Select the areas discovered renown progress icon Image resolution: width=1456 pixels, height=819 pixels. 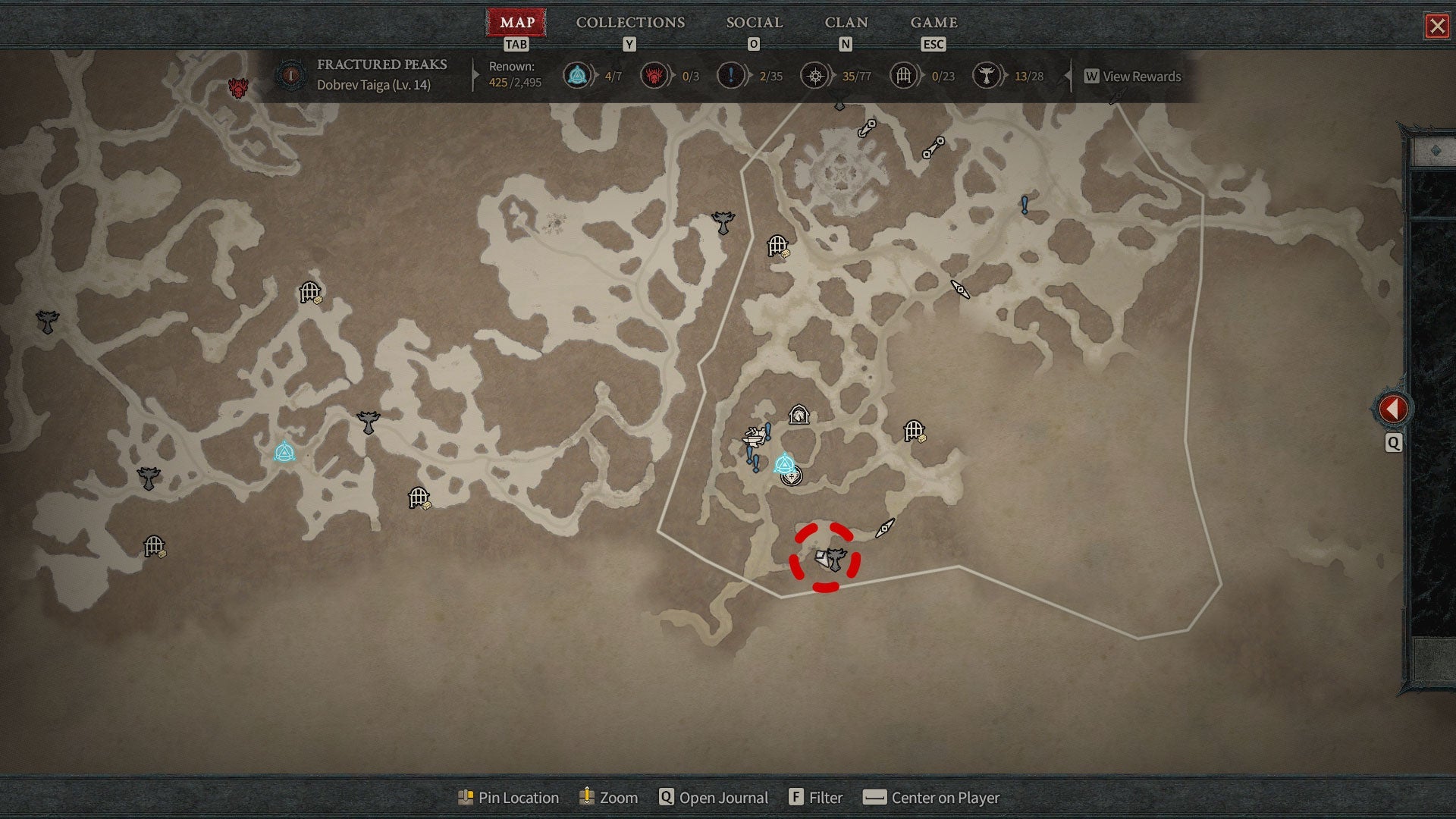(x=815, y=76)
